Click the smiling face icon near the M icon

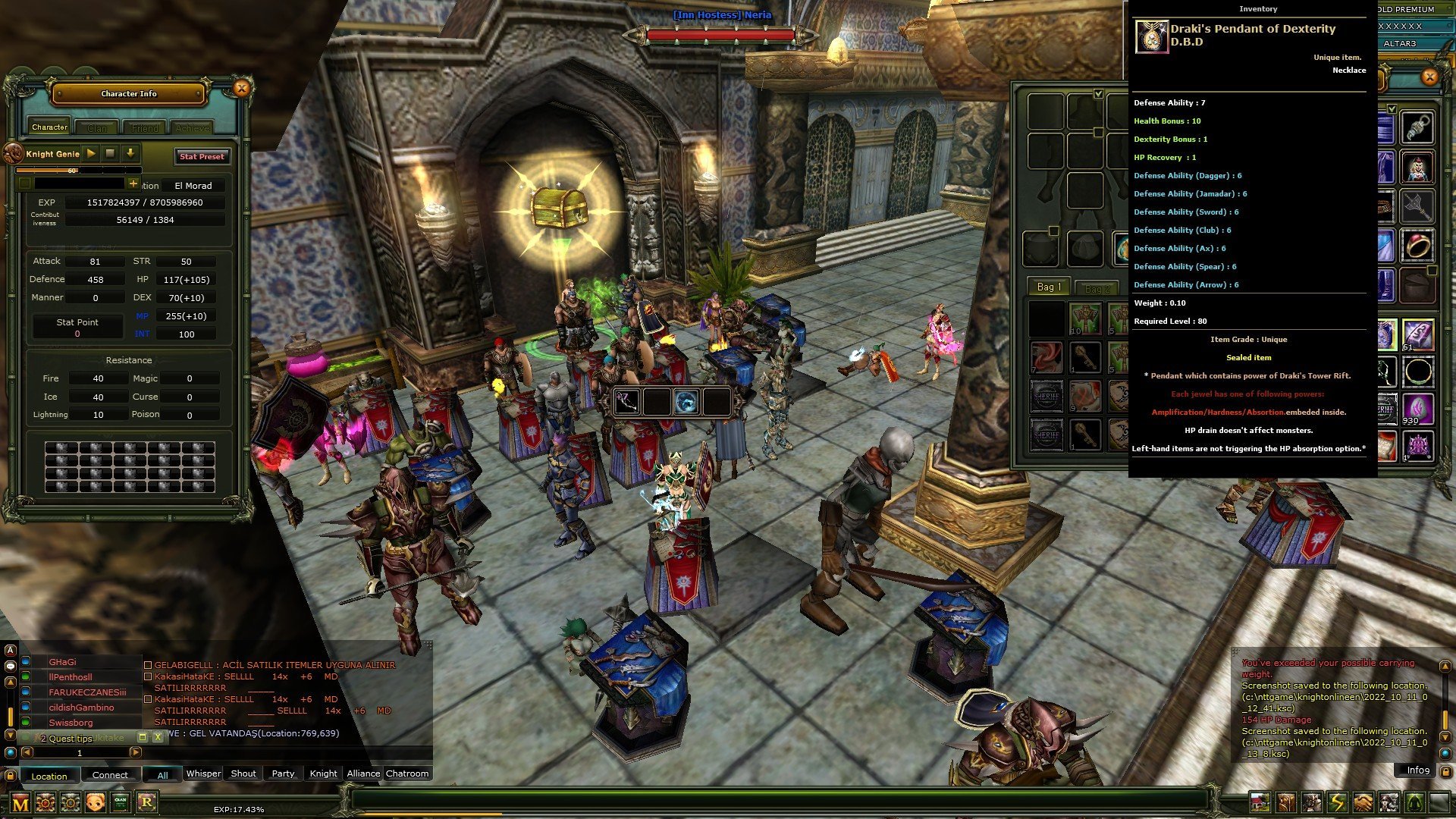[95, 802]
